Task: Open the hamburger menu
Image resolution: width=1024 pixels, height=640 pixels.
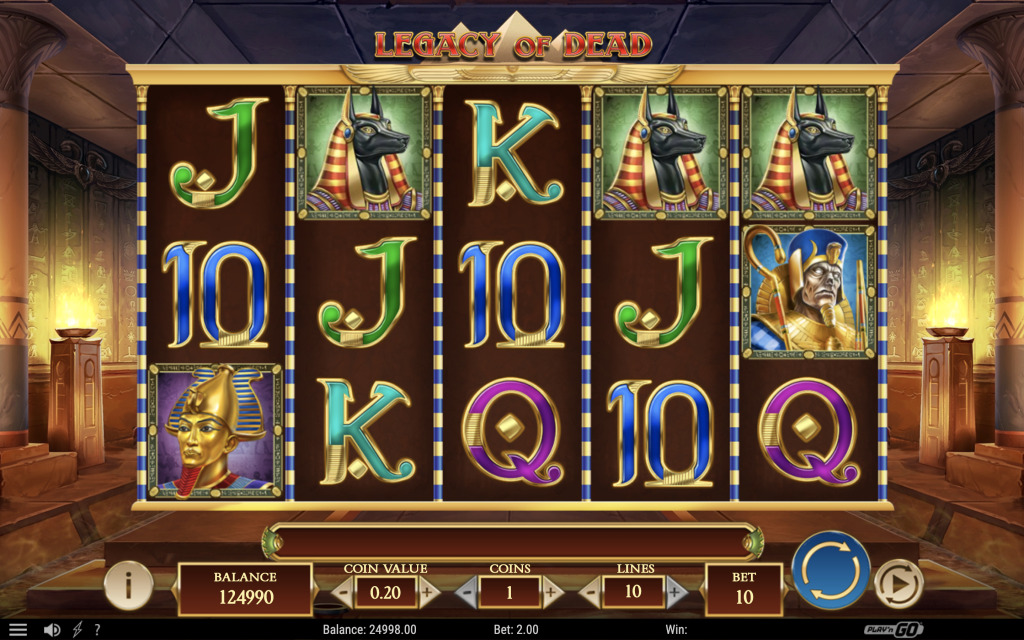Action: click(x=18, y=630)
